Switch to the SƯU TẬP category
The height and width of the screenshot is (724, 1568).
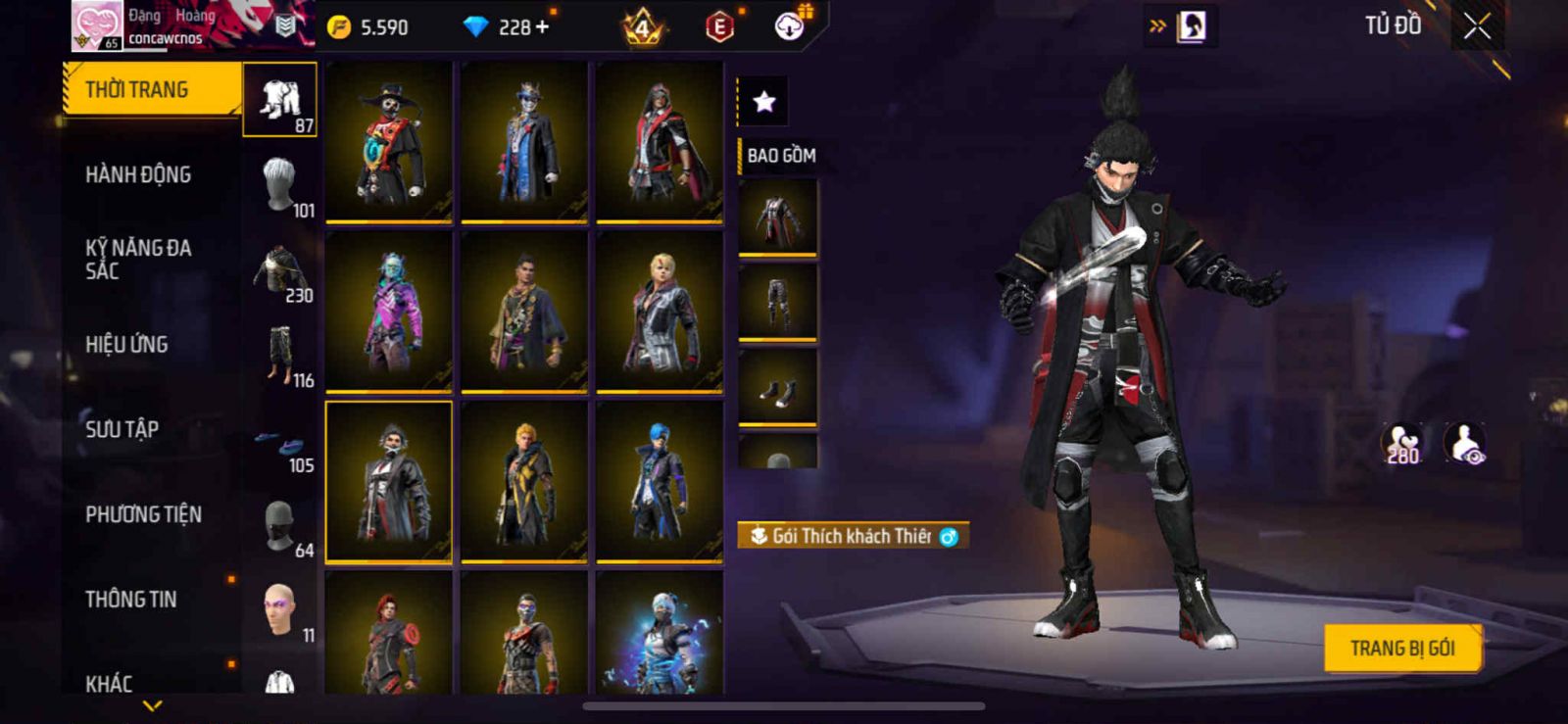click(122, 429)
